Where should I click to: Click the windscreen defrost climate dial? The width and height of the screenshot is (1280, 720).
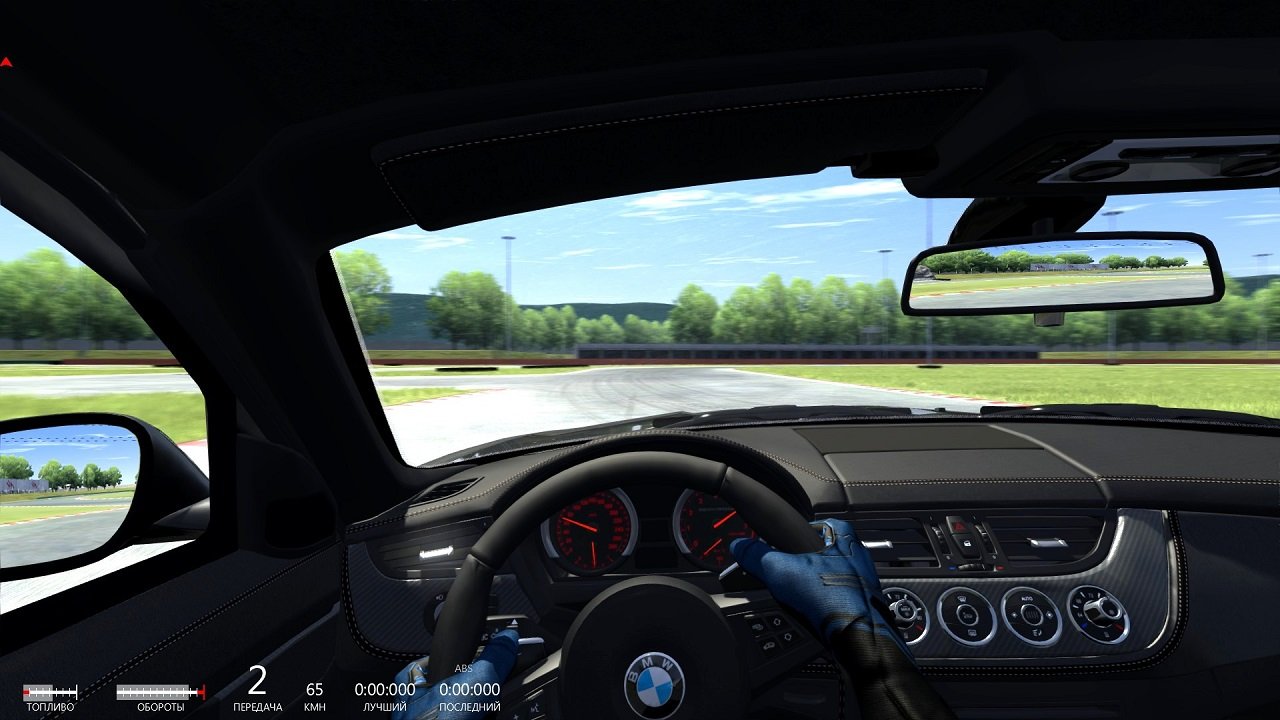coord(965,614)
